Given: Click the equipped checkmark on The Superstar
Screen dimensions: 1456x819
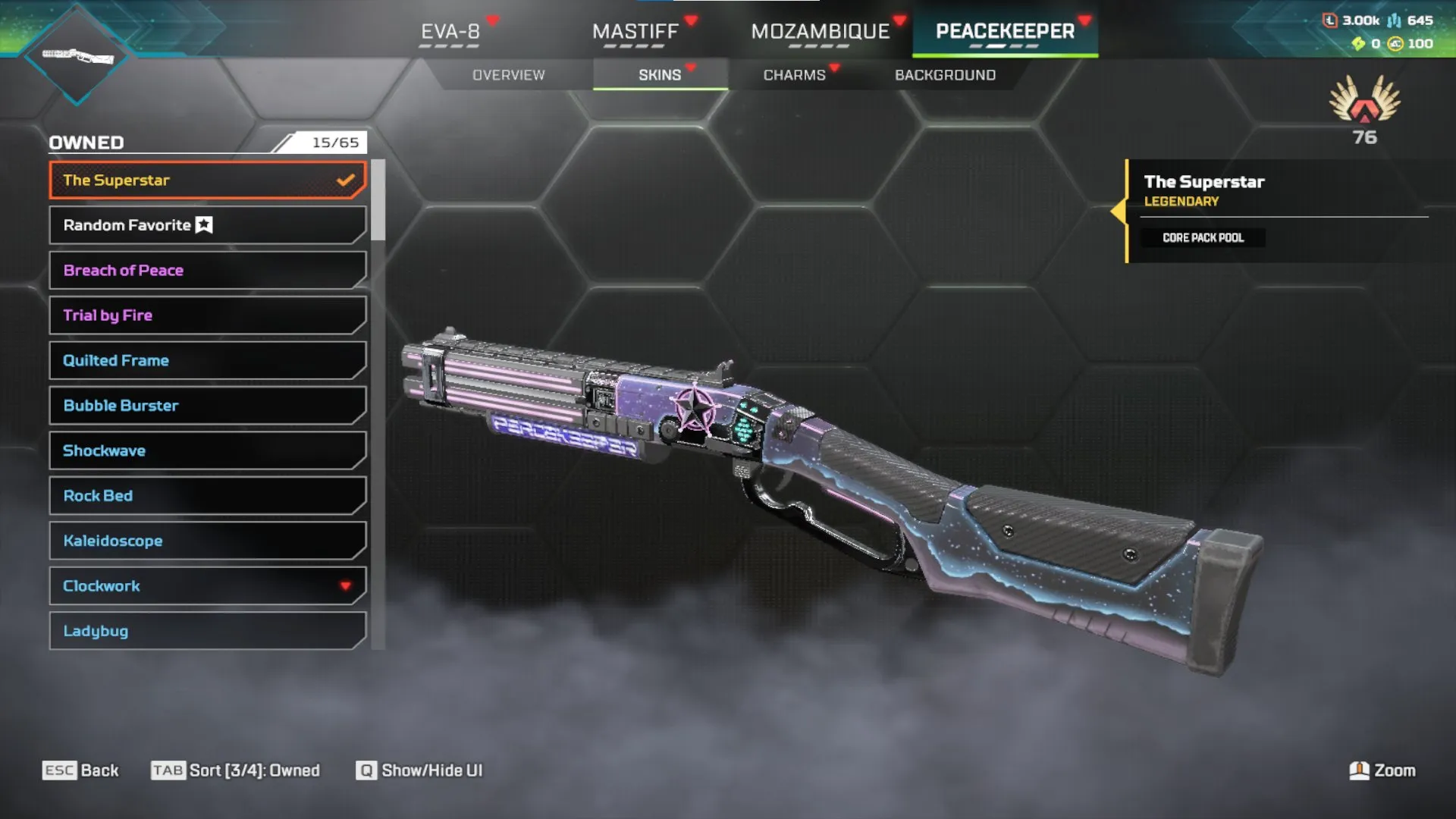Looking at the screenshot, I should [x=347, y=180].
